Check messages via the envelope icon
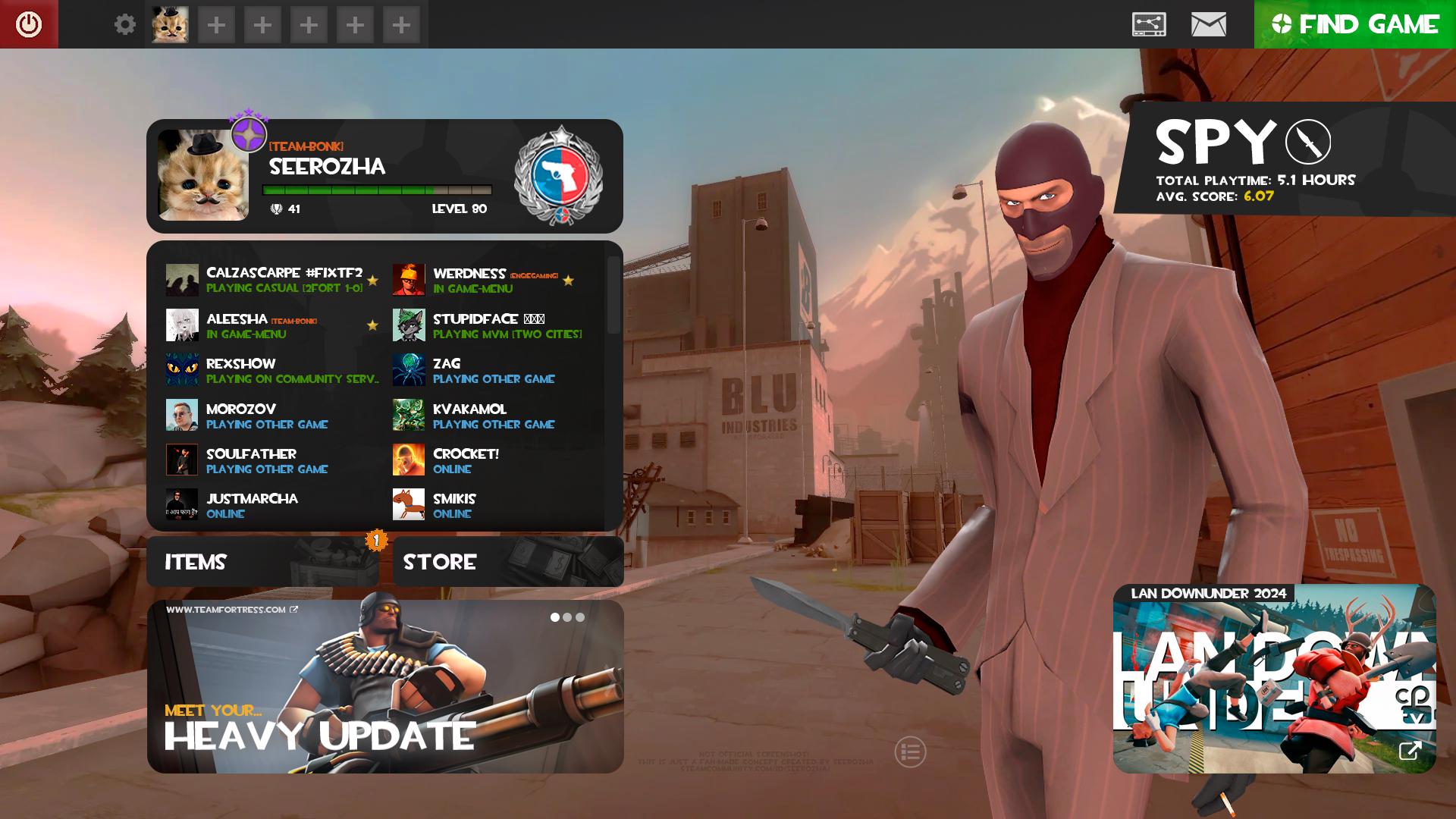 pyautogui.click(x=1207, y=24)
